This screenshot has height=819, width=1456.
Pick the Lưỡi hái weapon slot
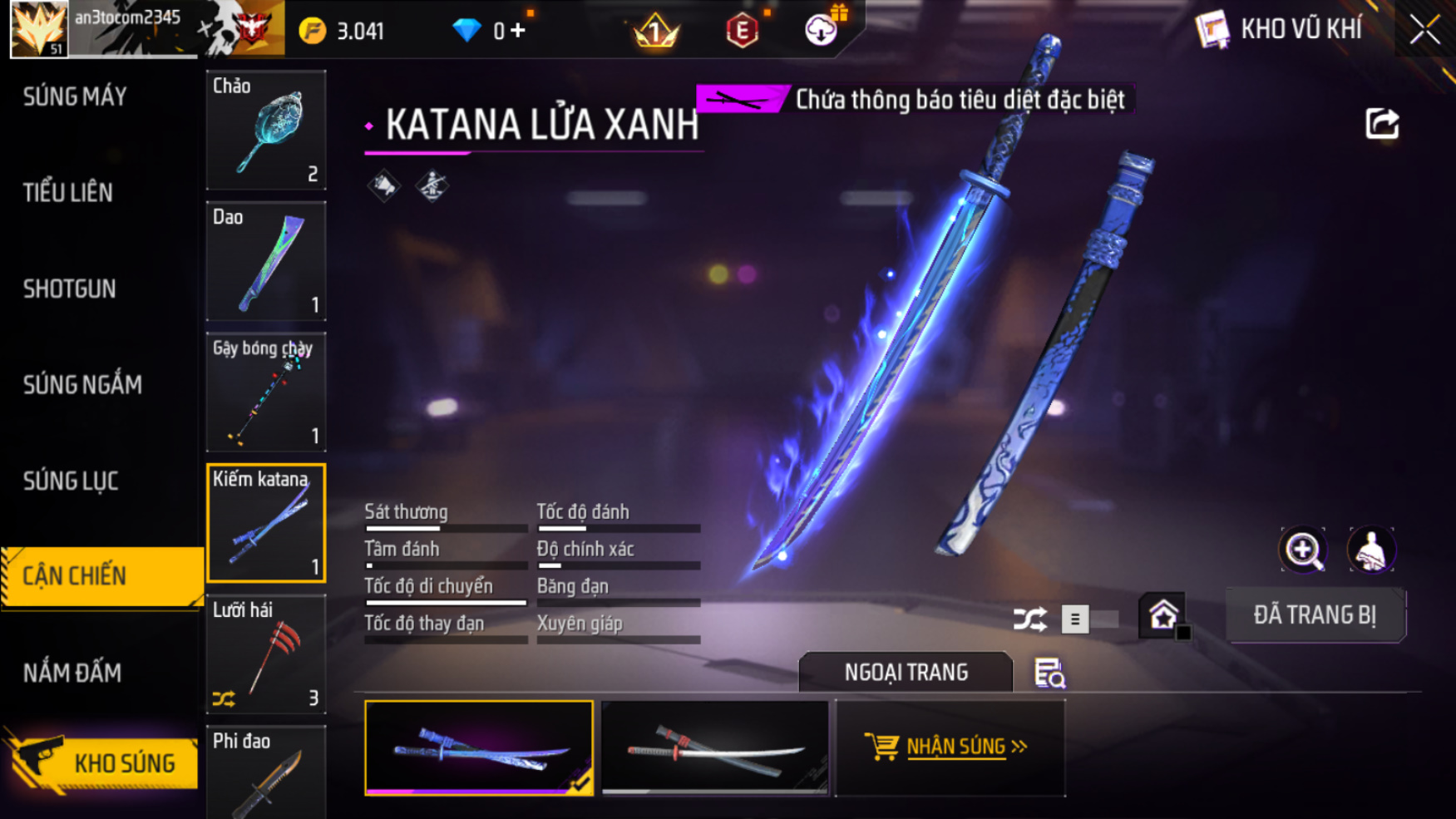point(266,654)
